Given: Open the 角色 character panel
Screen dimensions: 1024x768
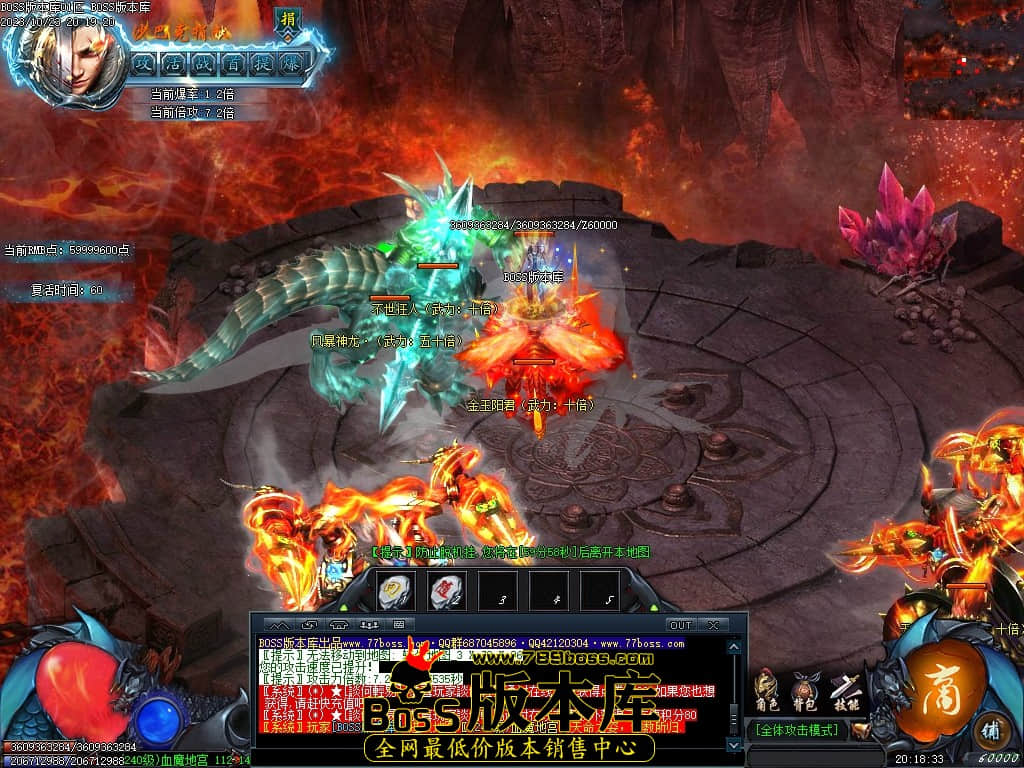Looking at the screenshot, I should [x=766, y=692].
